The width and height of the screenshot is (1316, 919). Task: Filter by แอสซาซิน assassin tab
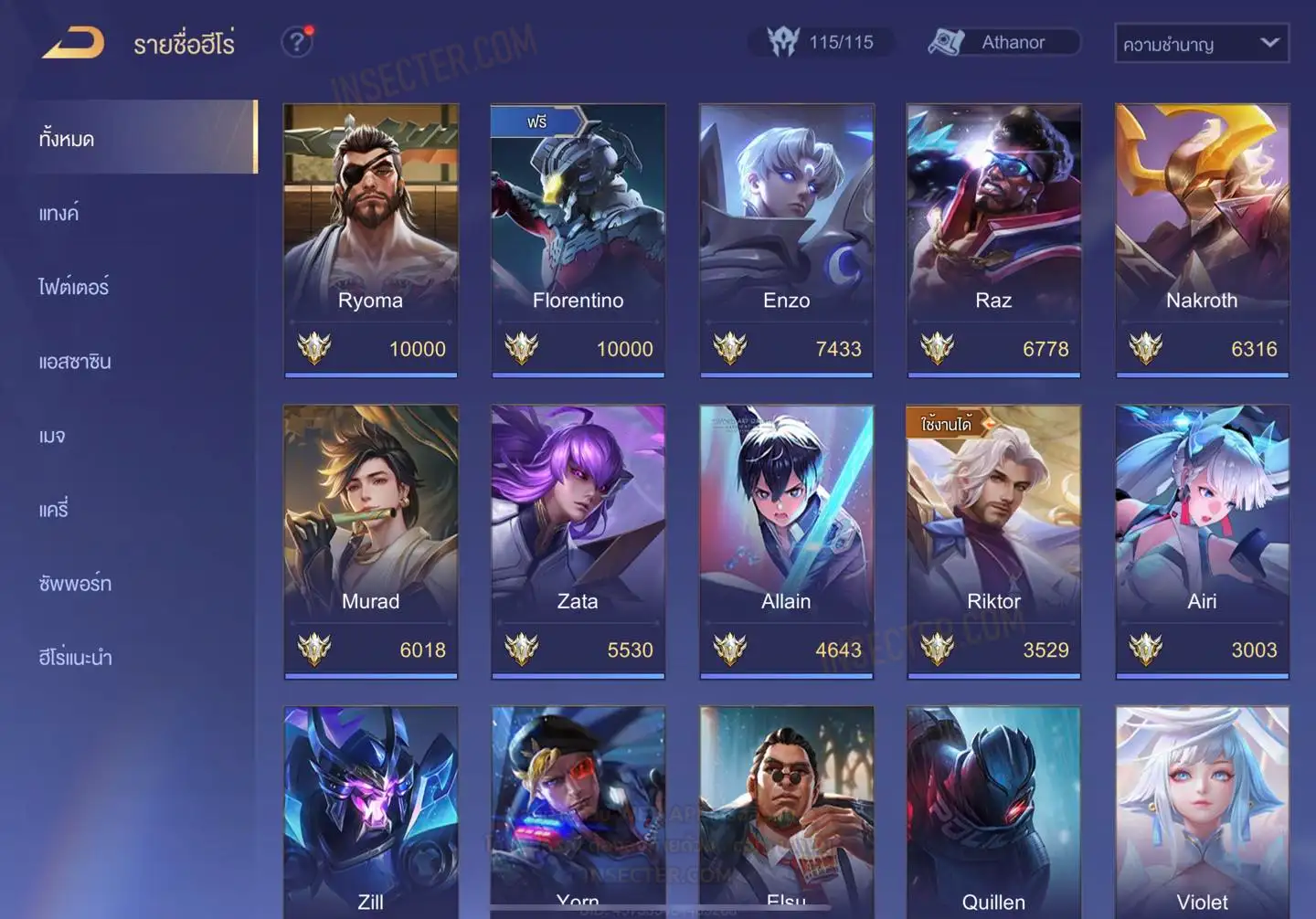point(75,362)
